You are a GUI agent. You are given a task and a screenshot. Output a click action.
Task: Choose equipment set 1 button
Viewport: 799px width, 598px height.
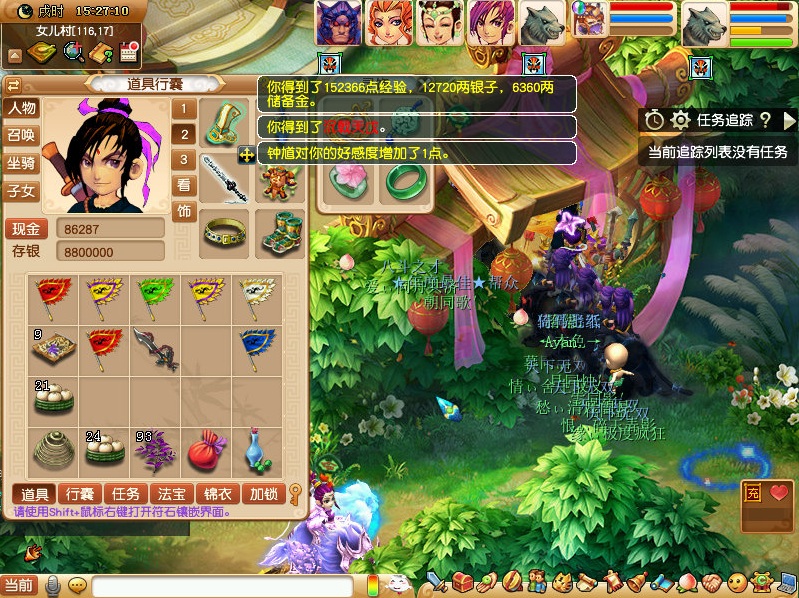coord(183,109)
